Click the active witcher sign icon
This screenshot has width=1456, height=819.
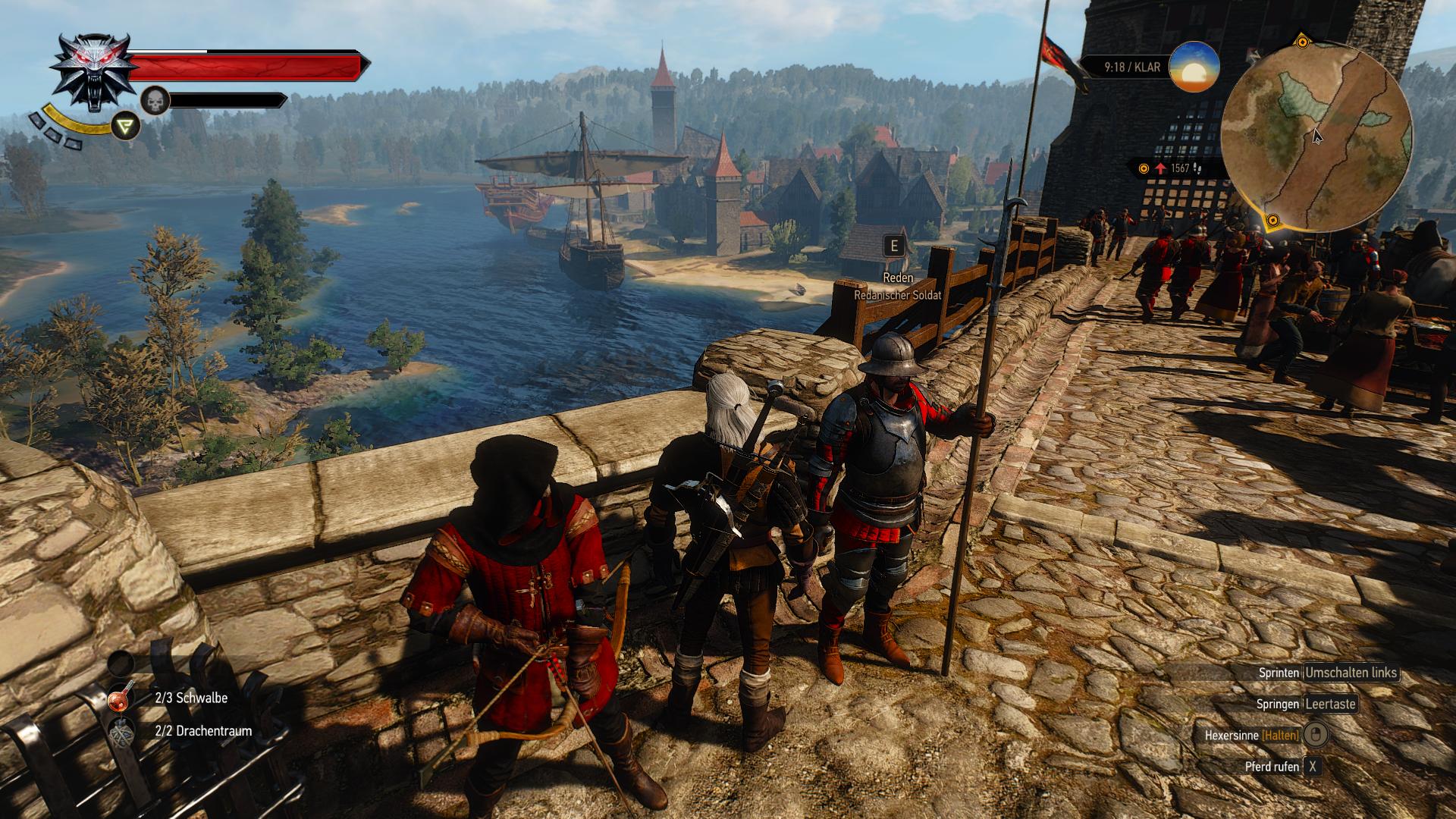click(126, 126)
